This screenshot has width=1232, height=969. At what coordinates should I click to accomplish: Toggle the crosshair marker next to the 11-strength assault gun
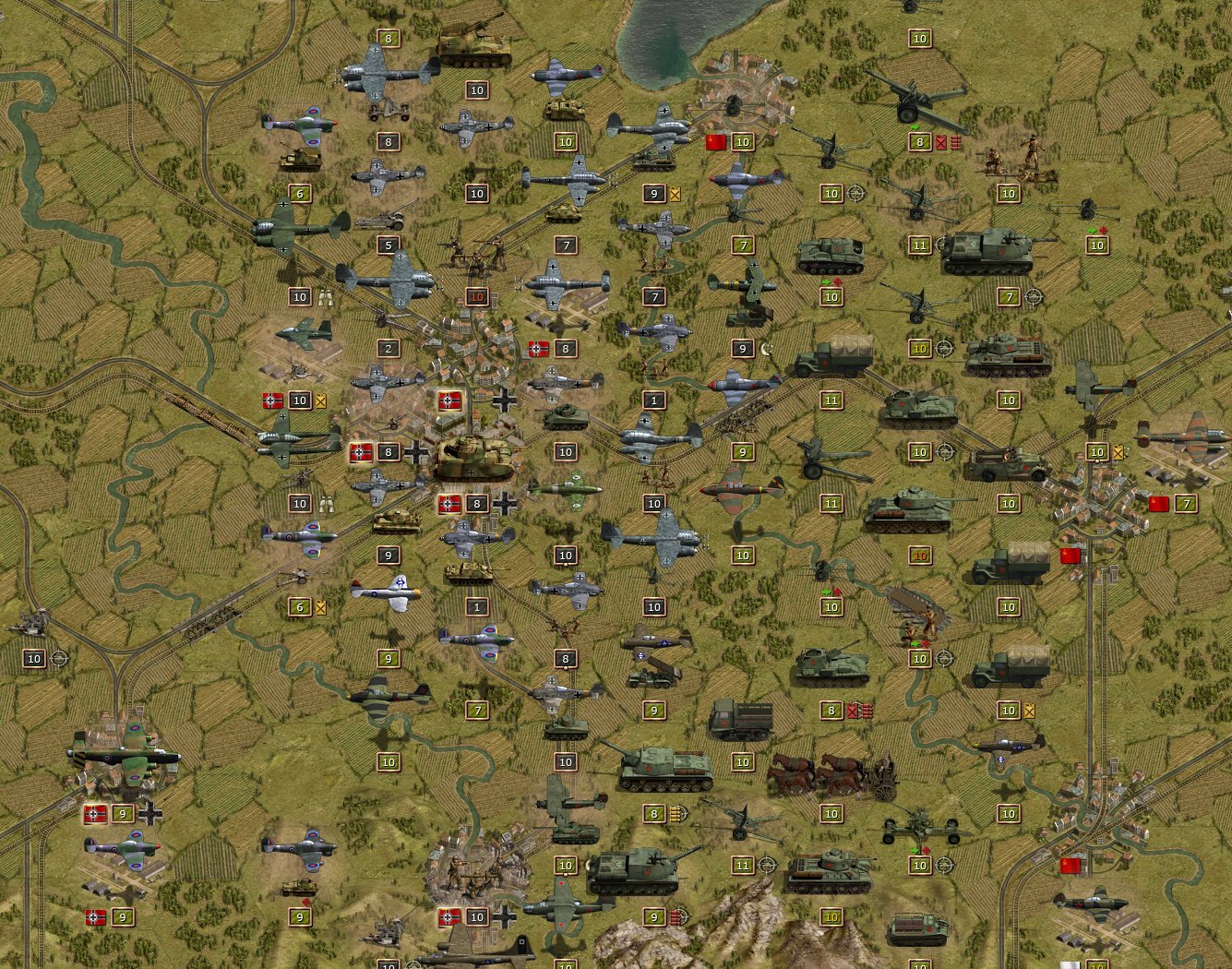(766, 866)
